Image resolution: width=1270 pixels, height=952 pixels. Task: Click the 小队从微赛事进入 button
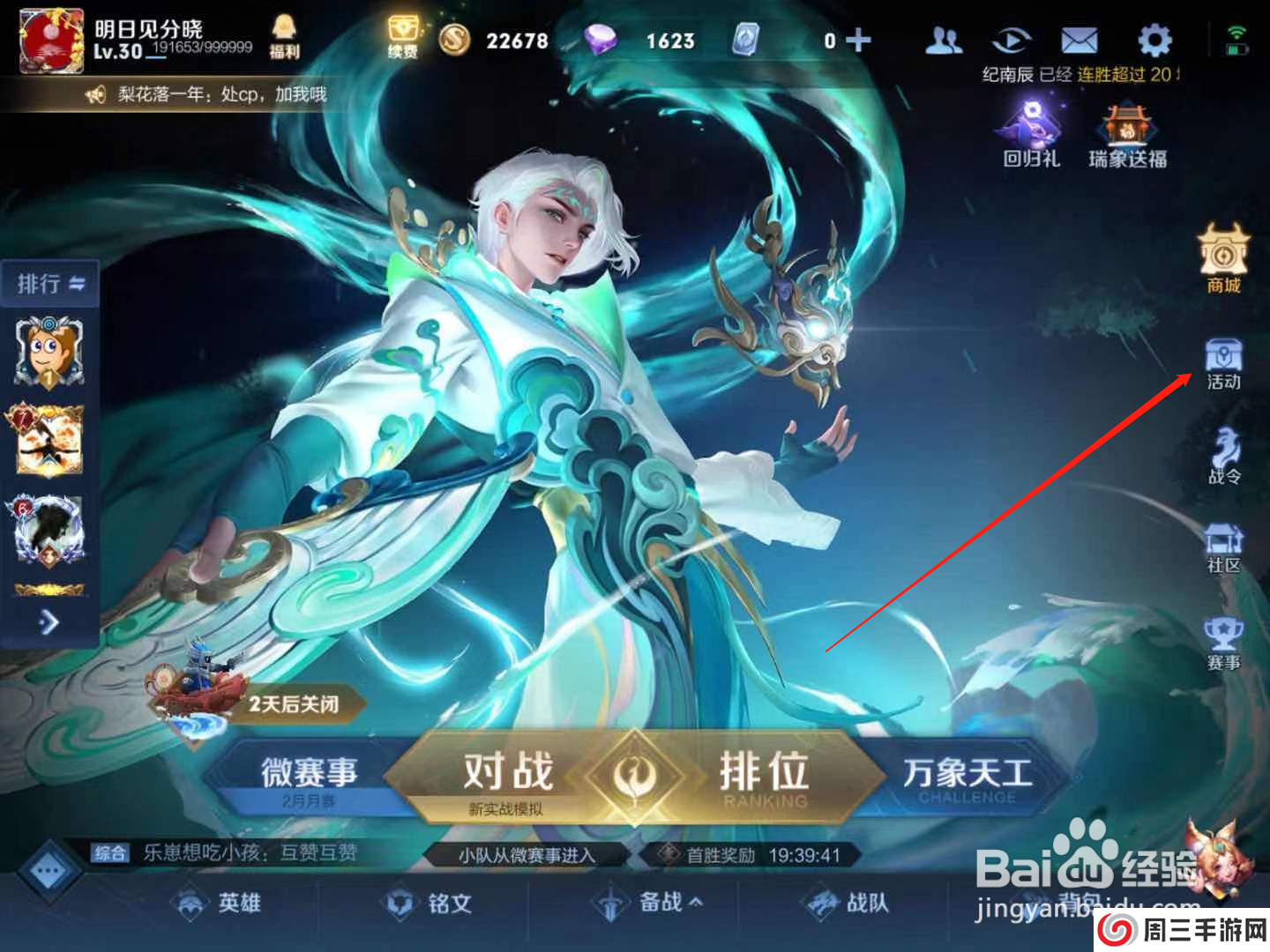click(527, 853)
